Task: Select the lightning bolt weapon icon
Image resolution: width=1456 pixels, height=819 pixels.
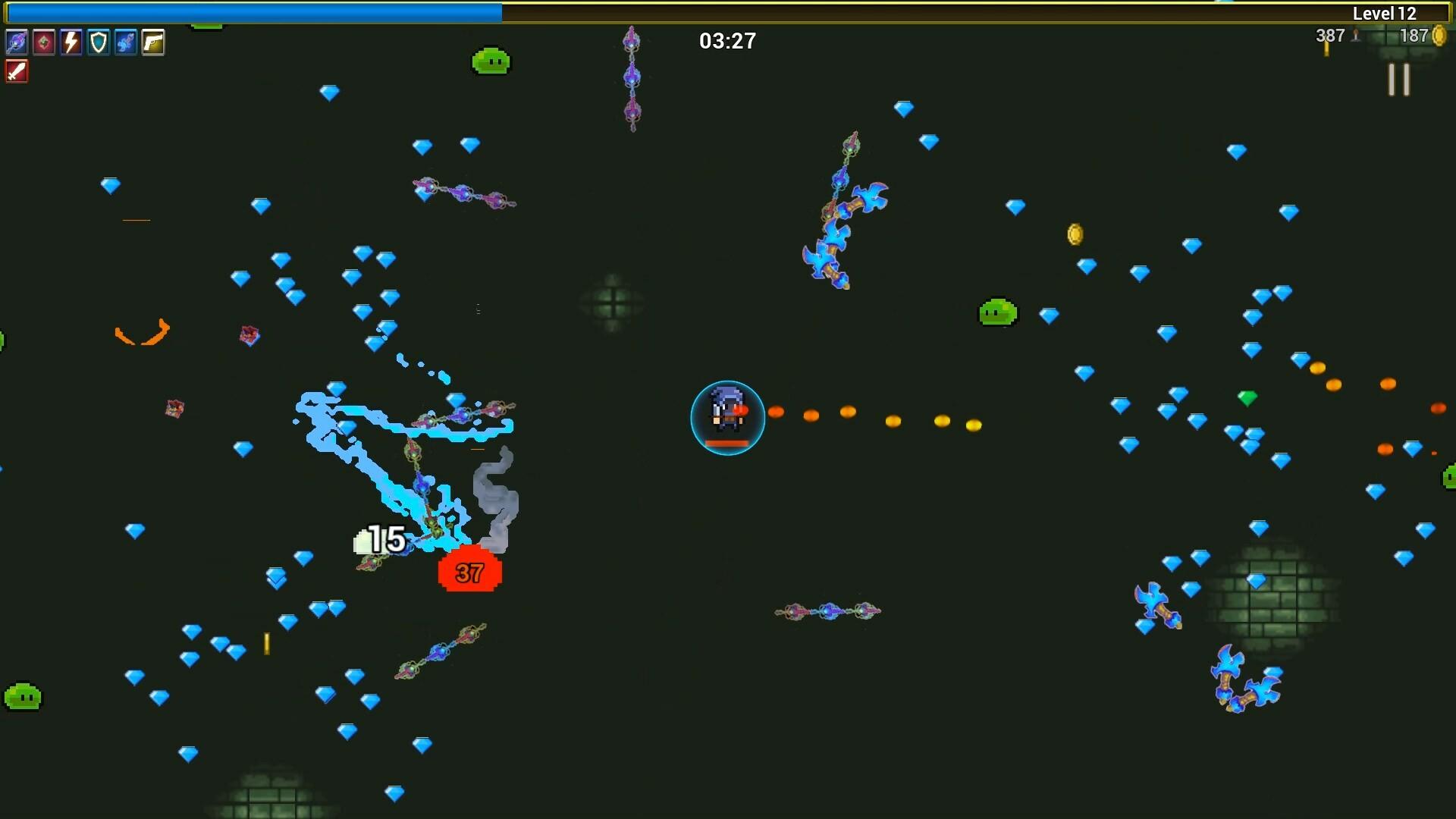Action: tap(71, 42)
